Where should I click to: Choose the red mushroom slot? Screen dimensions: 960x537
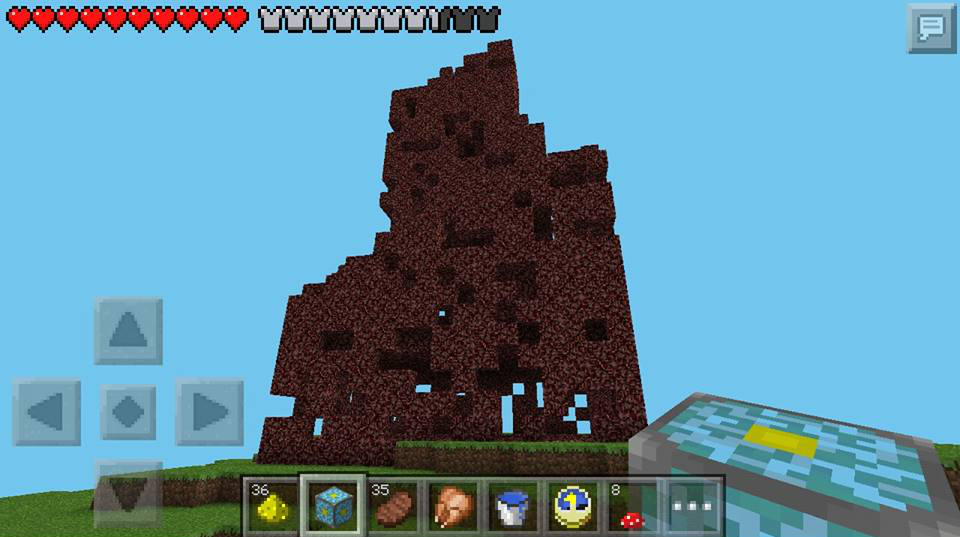pyautogui.click(x=633, y=505)
